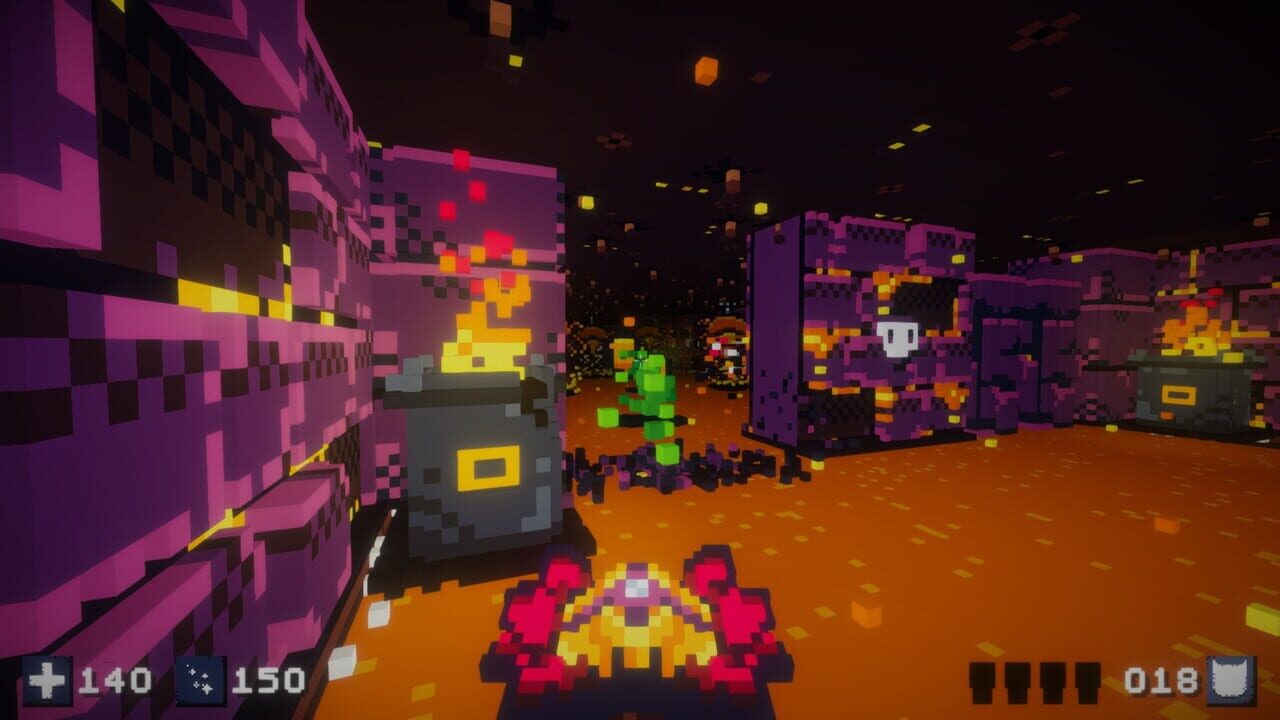
Task: Click the white pelt ammo icon
Action: tap(1230, 682)
